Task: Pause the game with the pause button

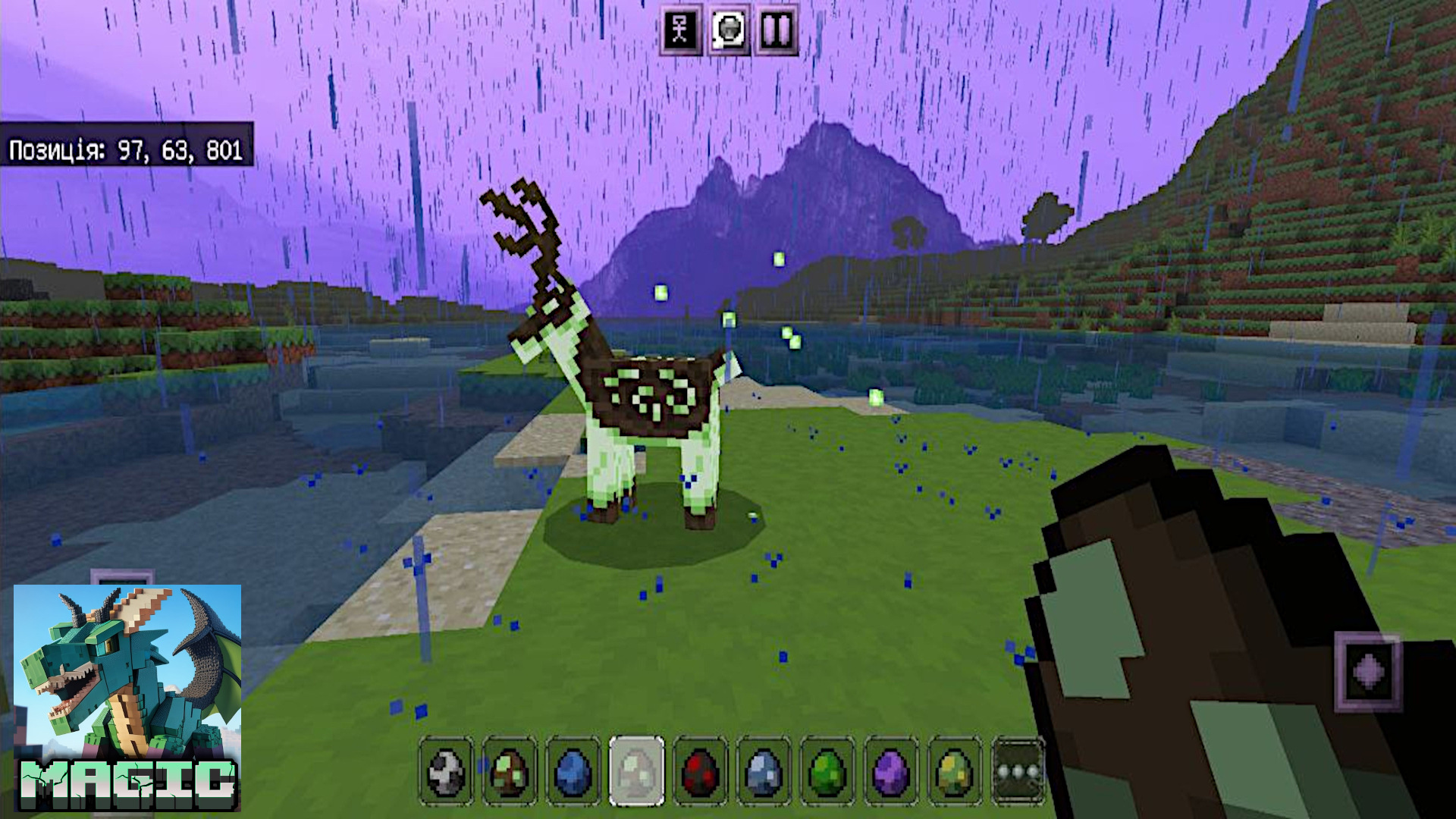Action: [x=777, y=30]
